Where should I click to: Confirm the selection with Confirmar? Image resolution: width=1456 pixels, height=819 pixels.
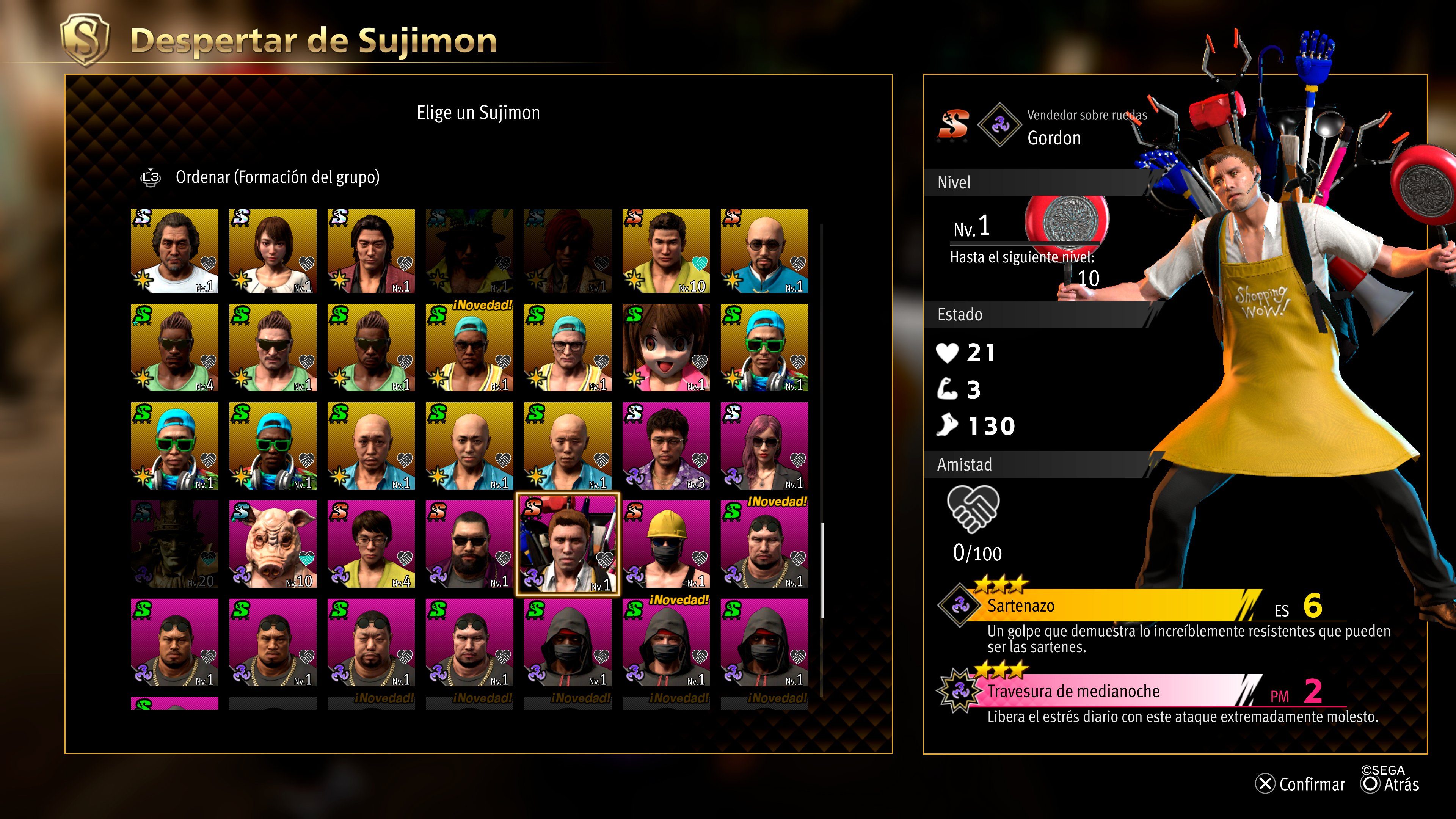click(x=1301, y=784)
